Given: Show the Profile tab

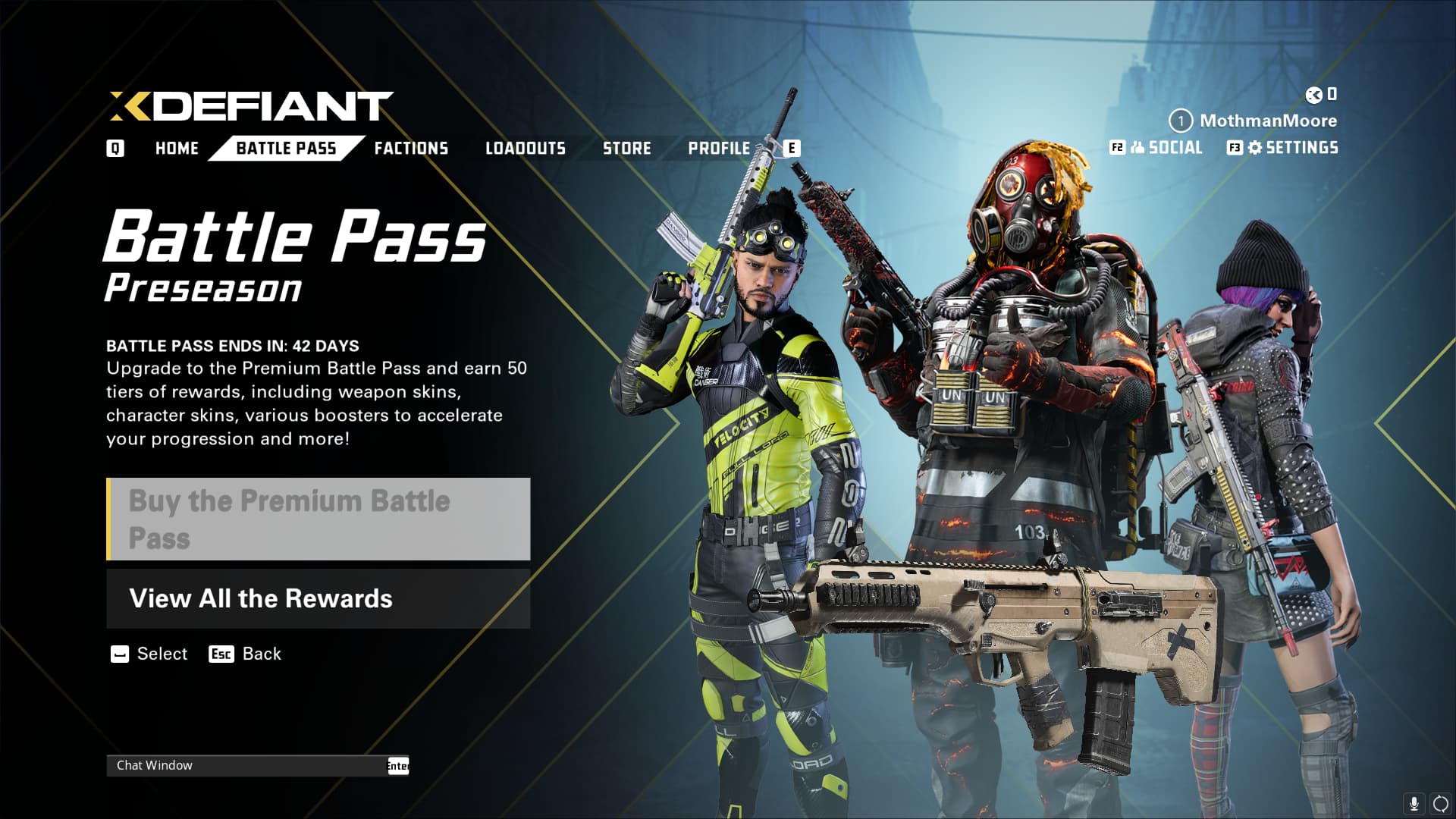Looking at the screenshot, I should pyautogui.click(x=719, y=149).
